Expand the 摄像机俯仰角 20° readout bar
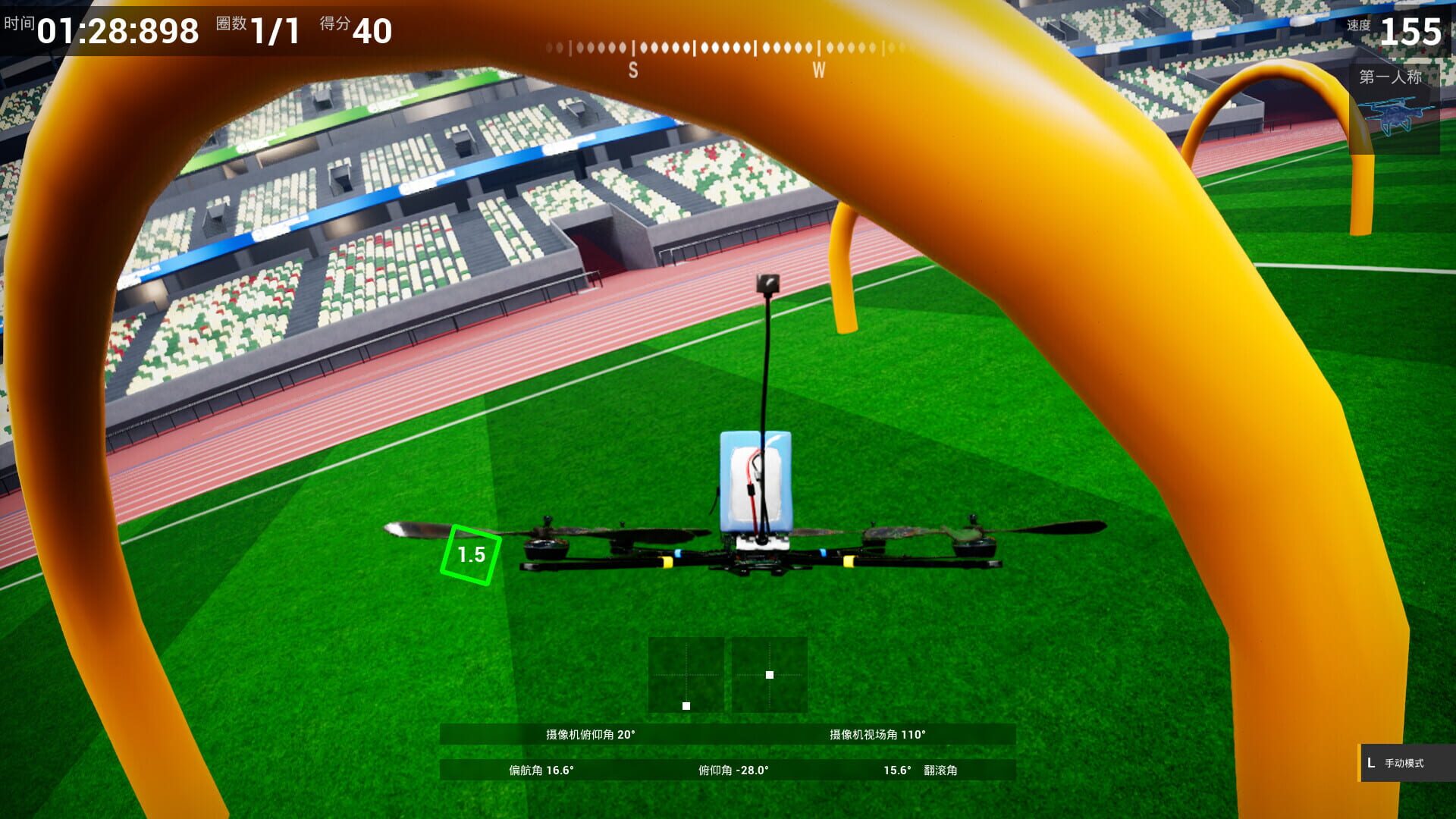 pos(591,735)
